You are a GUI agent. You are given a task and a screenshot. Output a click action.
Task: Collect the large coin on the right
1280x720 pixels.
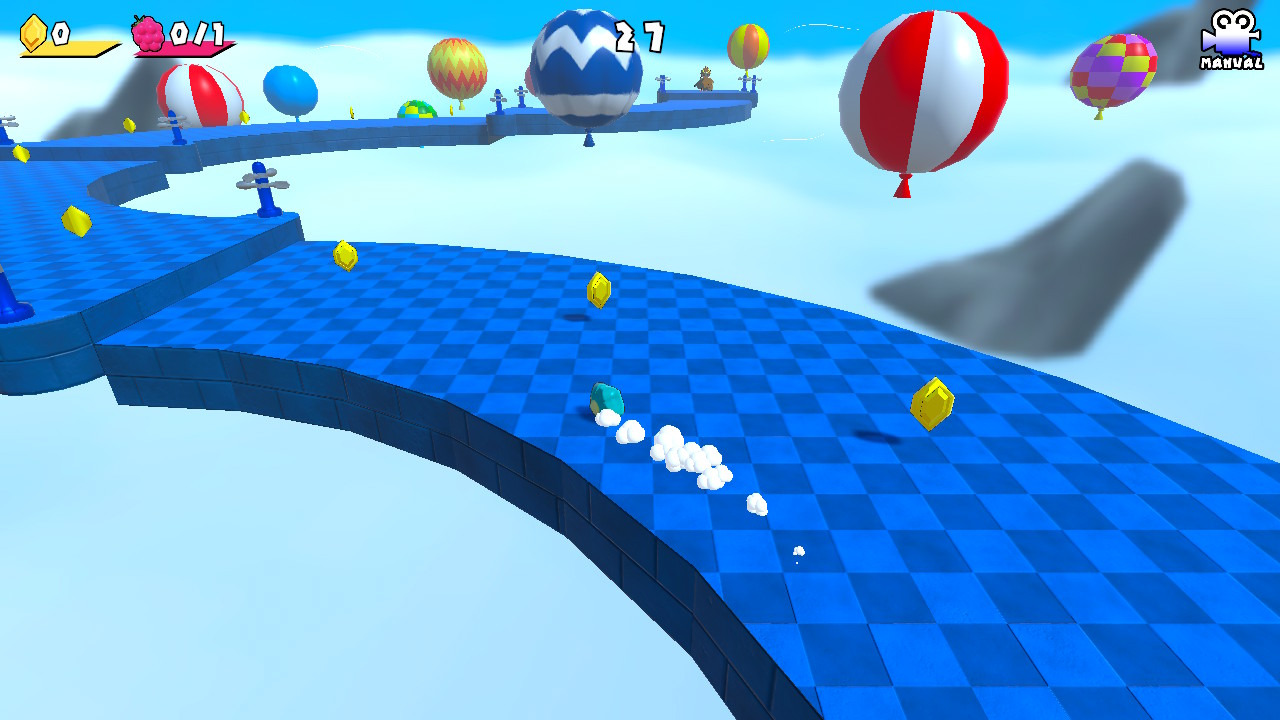click(x=930, y=400)
